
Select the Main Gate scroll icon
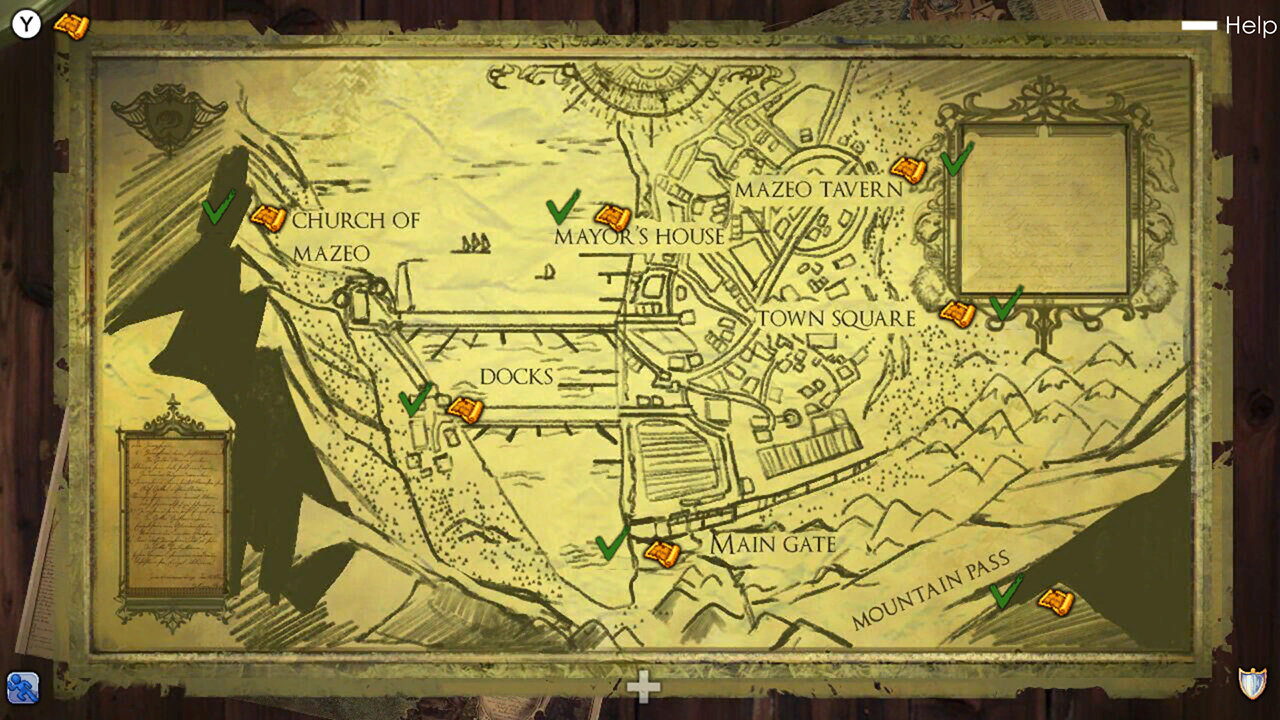pos(663,554)
